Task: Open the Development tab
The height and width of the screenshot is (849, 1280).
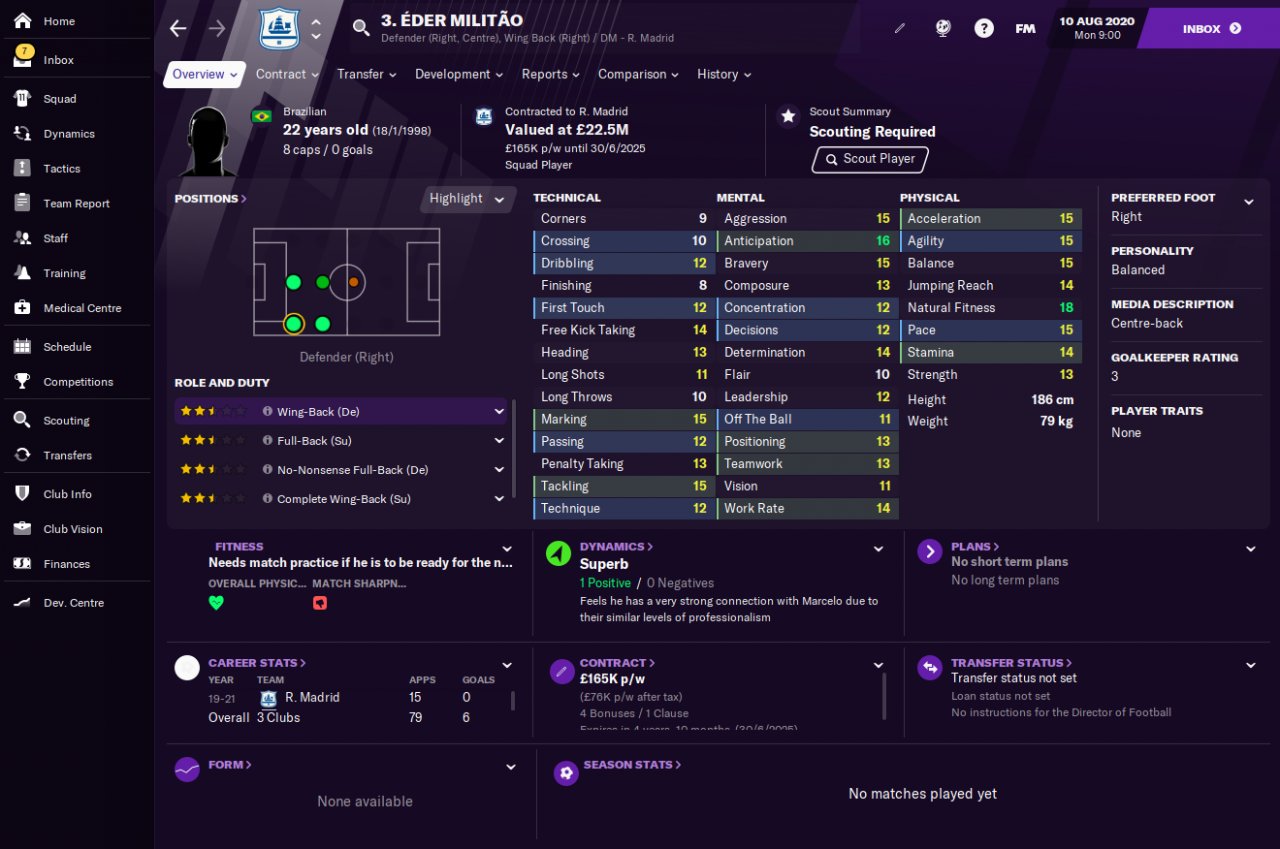Action: [x=458, y=74]
